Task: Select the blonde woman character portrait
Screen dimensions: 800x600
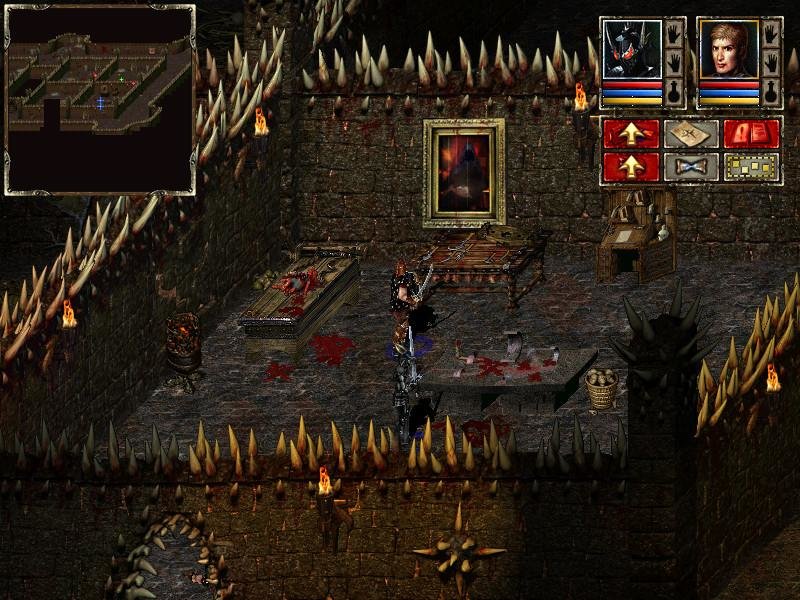Action: [728, 50]
